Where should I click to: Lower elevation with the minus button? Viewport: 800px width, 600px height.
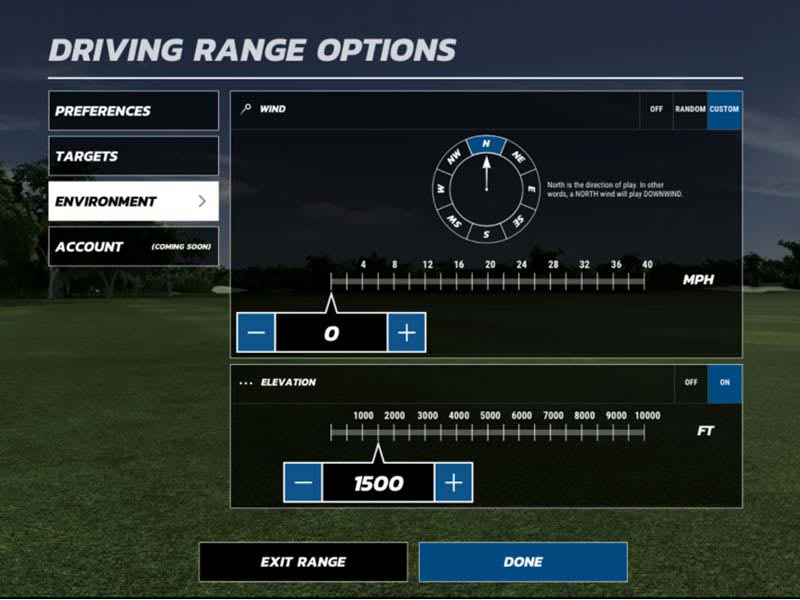click(x=303, y=483)
